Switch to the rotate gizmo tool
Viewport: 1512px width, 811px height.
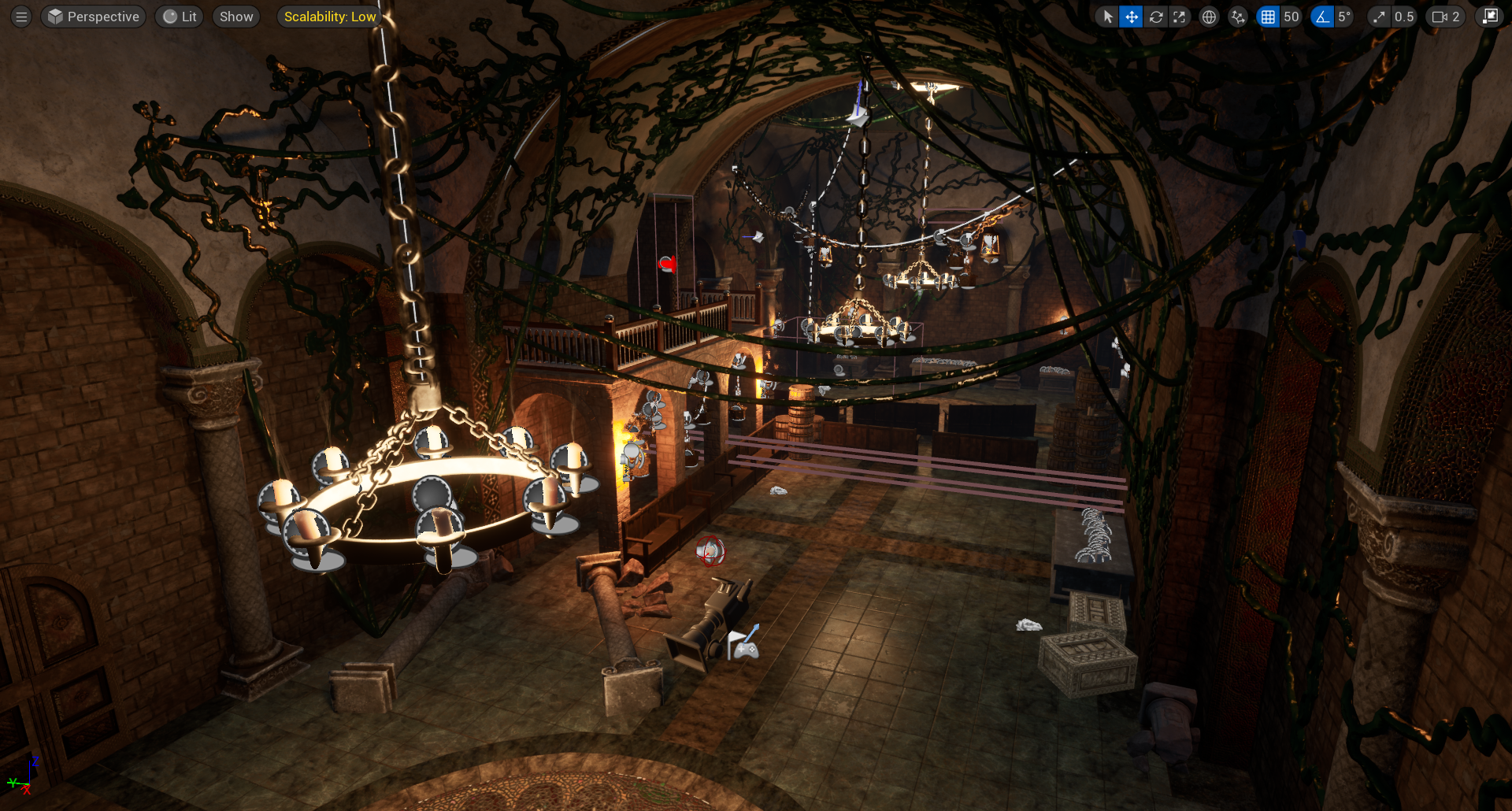coord(1156,17)
